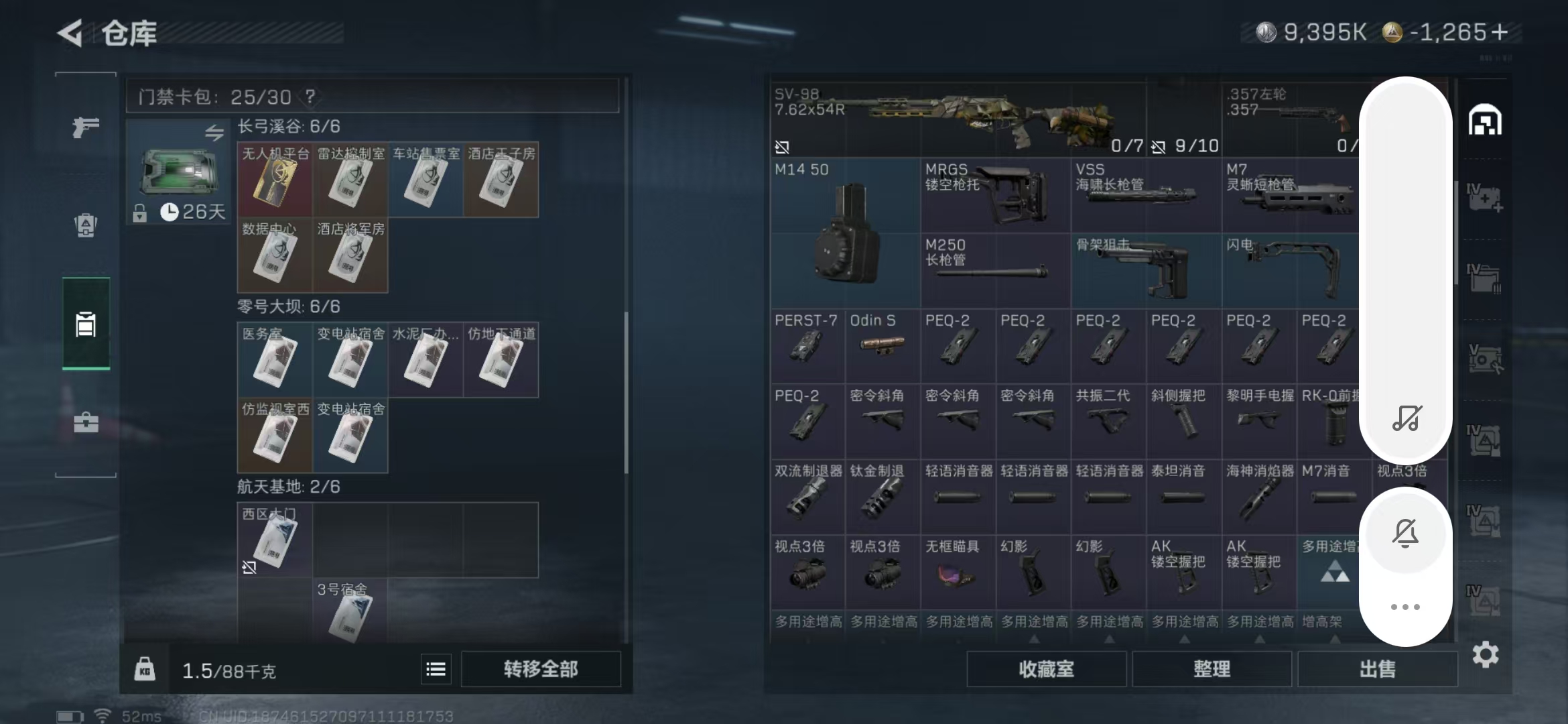Switch to the pistol weapons tab
The image size is (1568, 724).
tap(86, 127)
